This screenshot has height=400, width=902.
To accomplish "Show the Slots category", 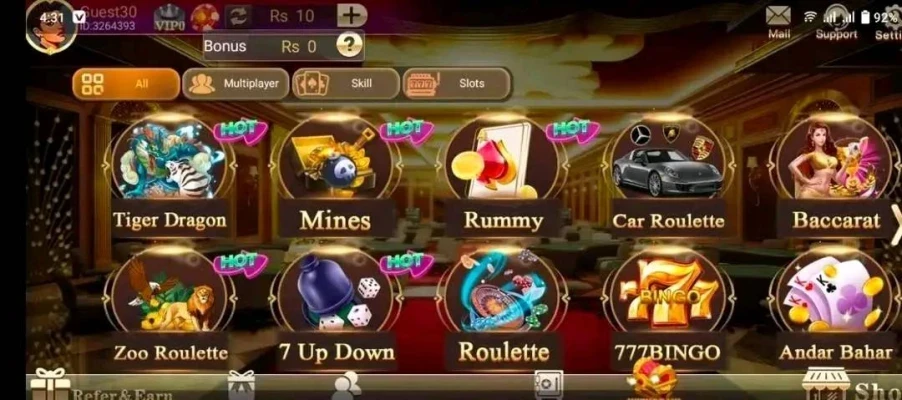I will click(456, 84).
